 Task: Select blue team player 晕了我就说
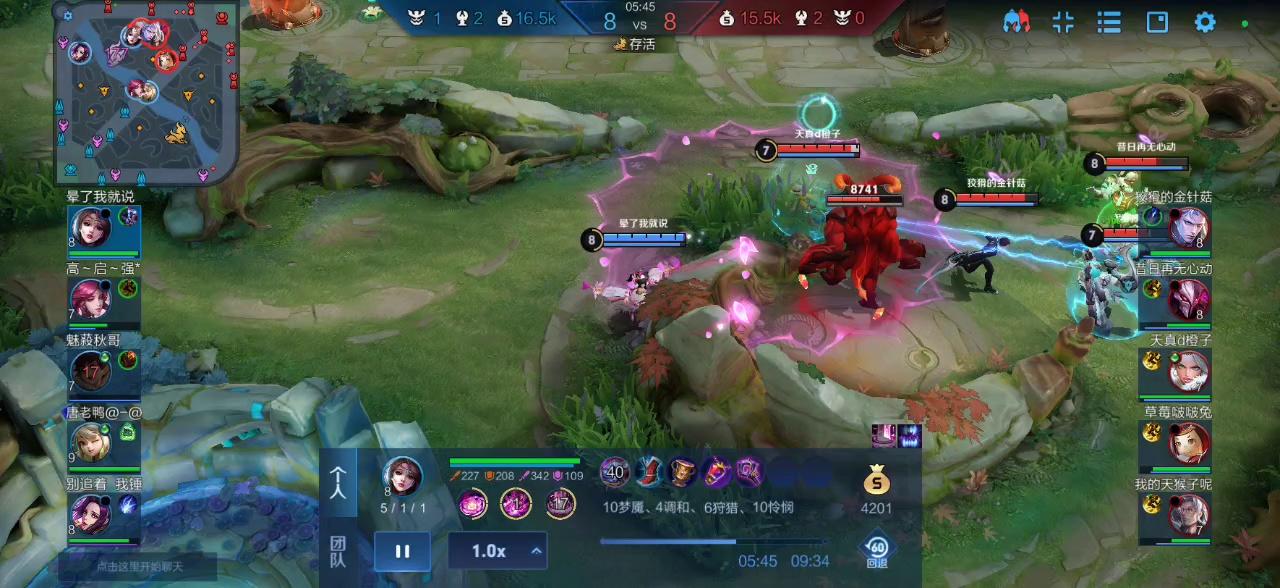point(92,229)
